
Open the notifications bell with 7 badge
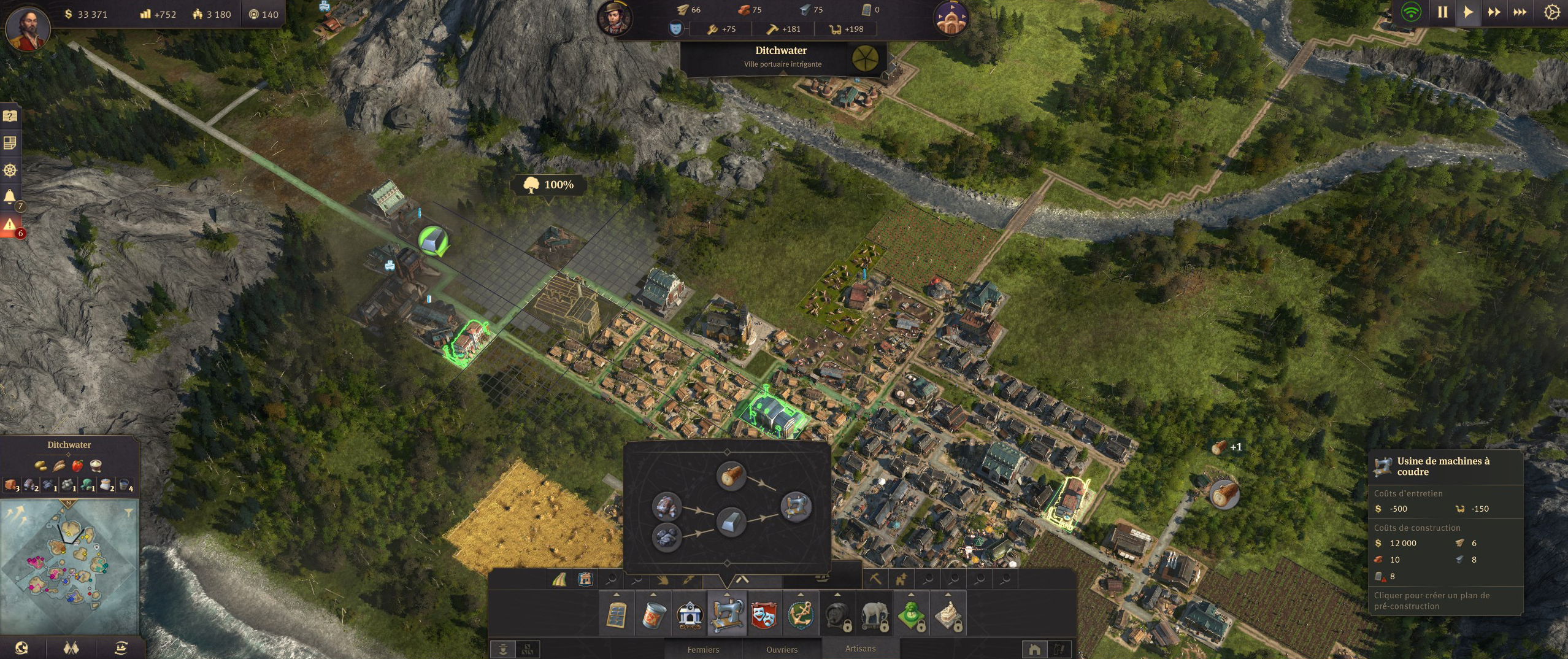tap(10, 197)
